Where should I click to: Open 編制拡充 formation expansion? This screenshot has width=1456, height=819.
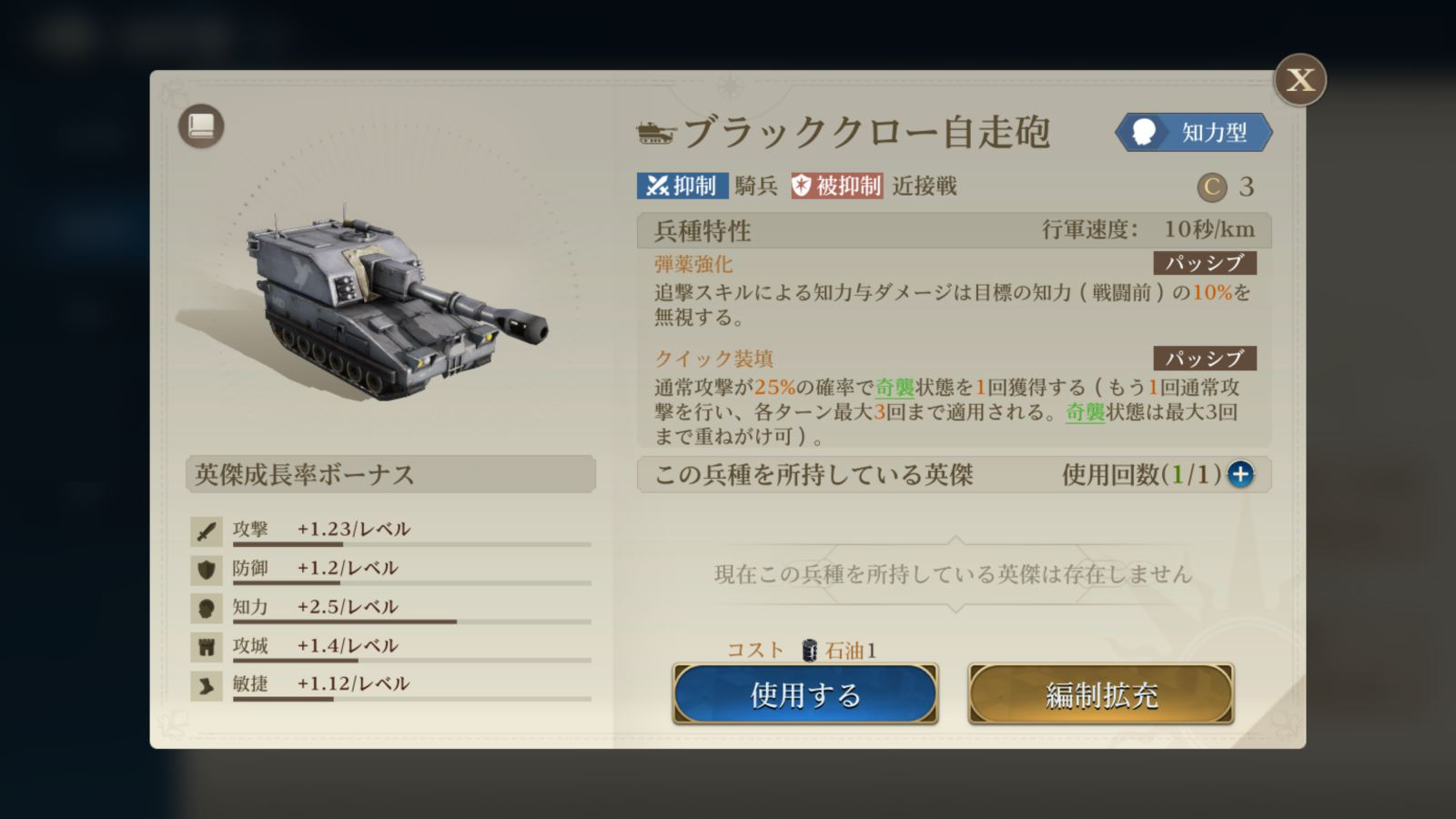point(1101,694)
